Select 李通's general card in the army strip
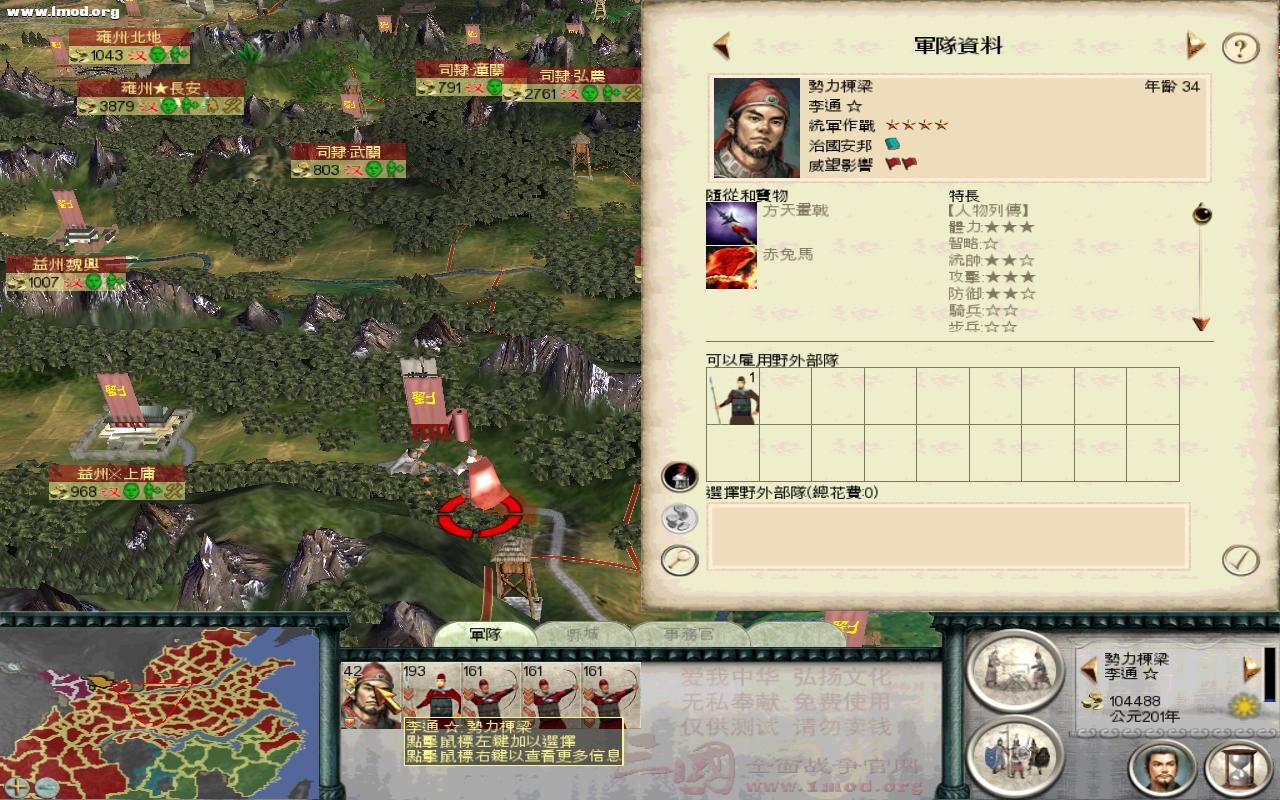This screenshot has height=800, width=1280. tap(370, 688)
